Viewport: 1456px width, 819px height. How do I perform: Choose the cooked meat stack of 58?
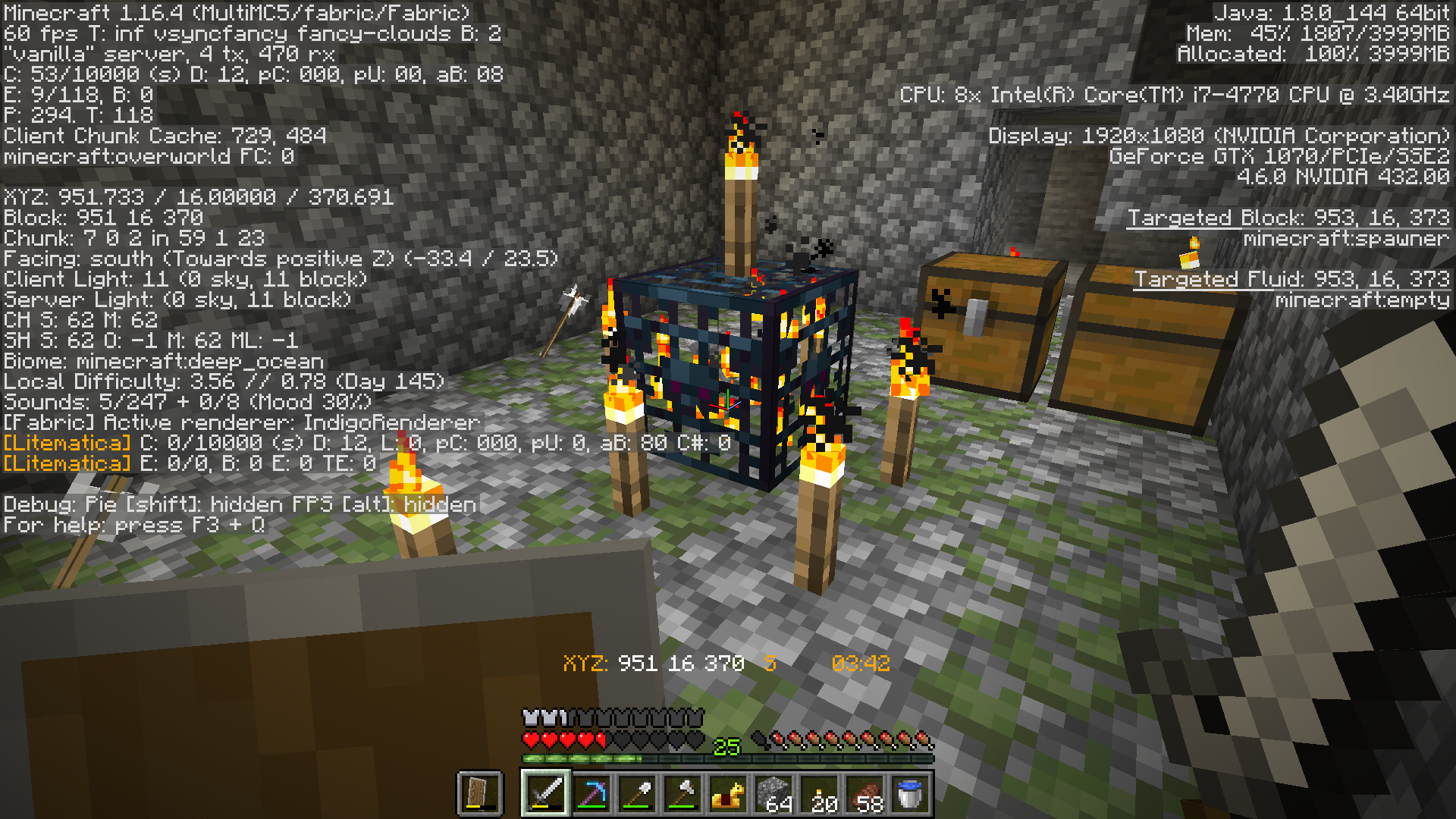click(864, 793)
